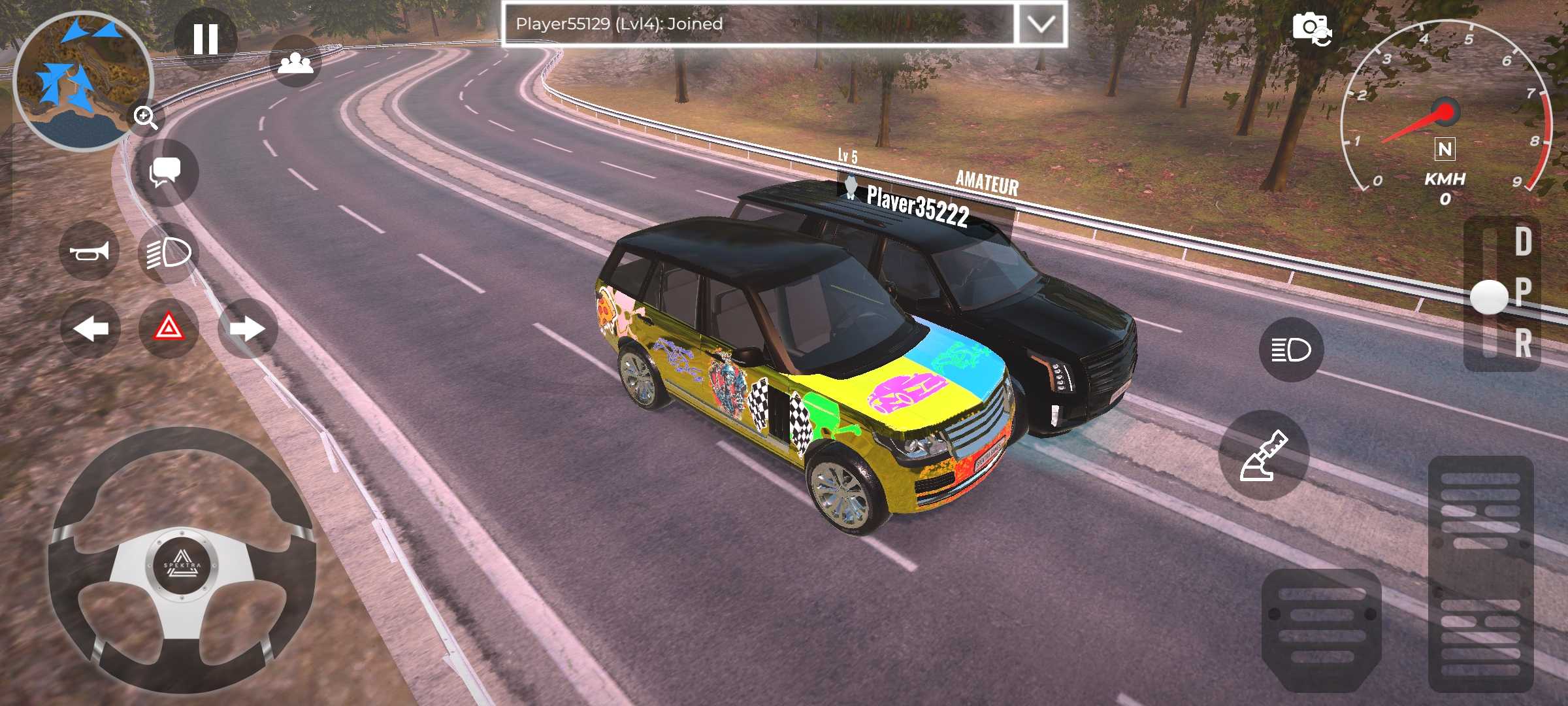Switch the camera view
The height and width of the screenshot is (706, 1568).
1312,29
